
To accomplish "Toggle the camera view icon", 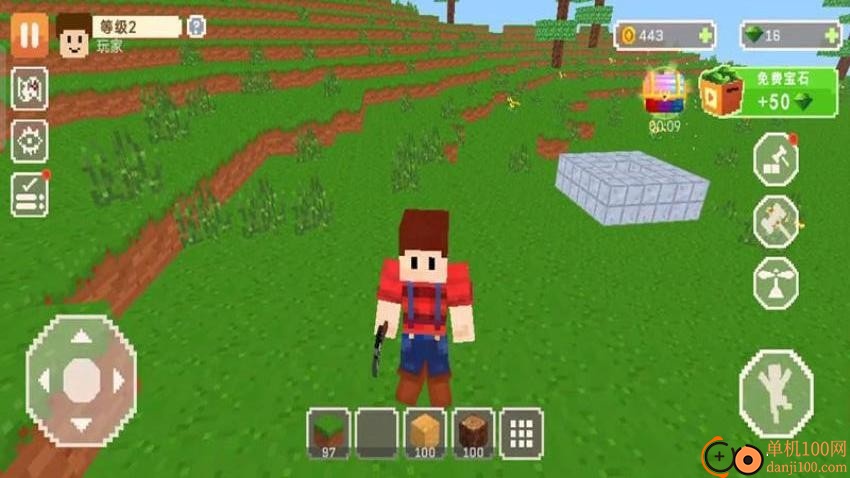I will tap(30, 90).
